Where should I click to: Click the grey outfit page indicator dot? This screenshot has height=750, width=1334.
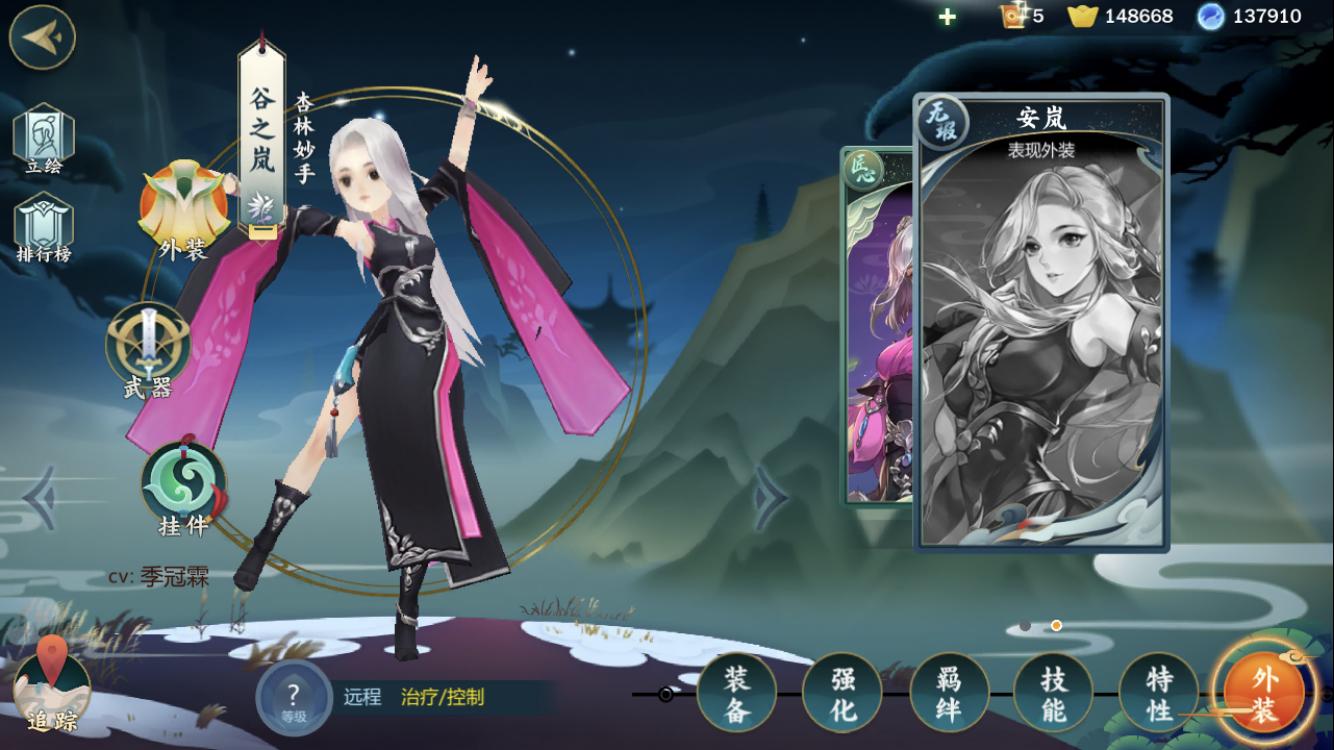tap(1024, 626)
